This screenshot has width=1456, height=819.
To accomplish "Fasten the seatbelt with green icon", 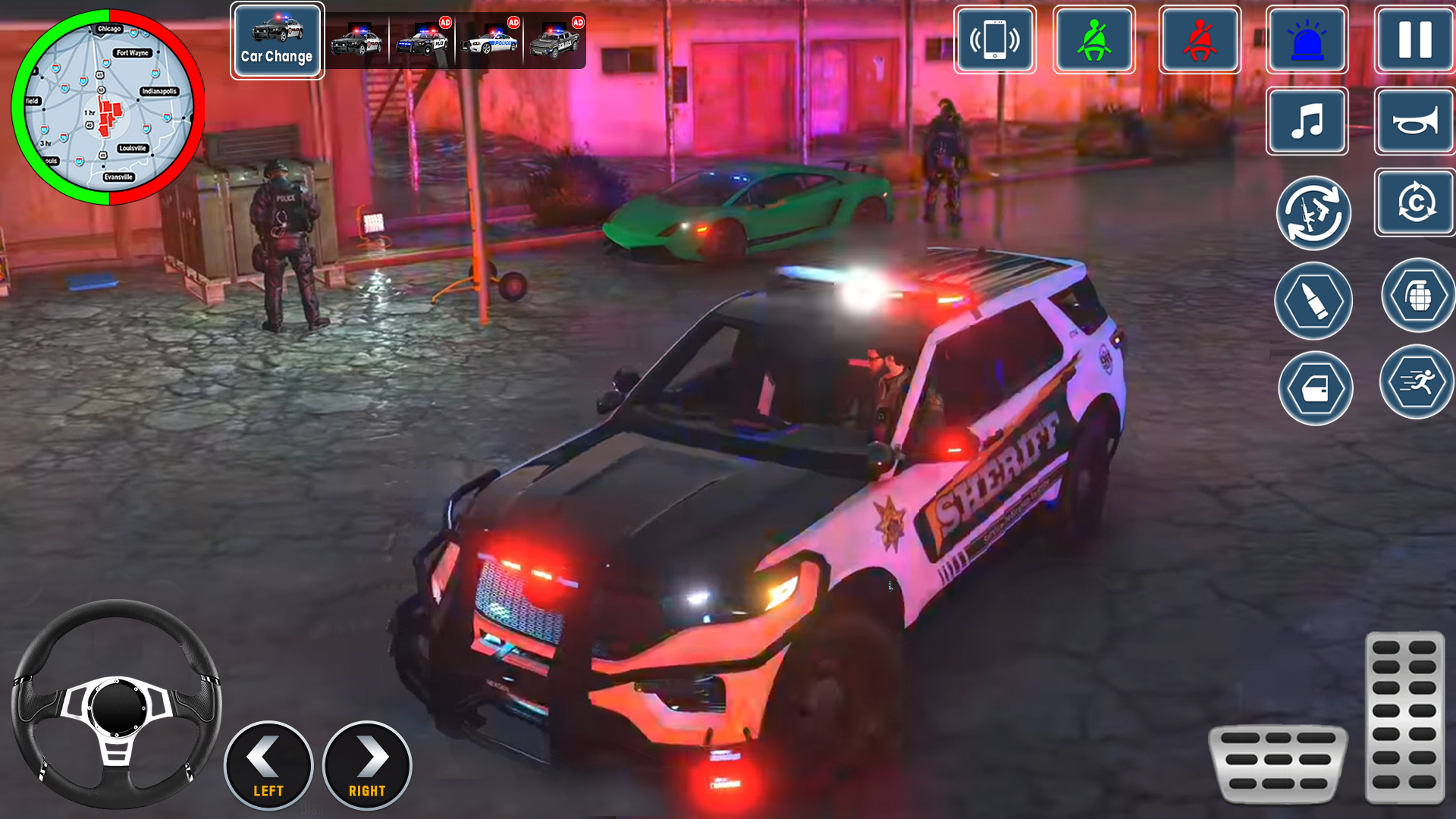I will [x=1094, y=41].
